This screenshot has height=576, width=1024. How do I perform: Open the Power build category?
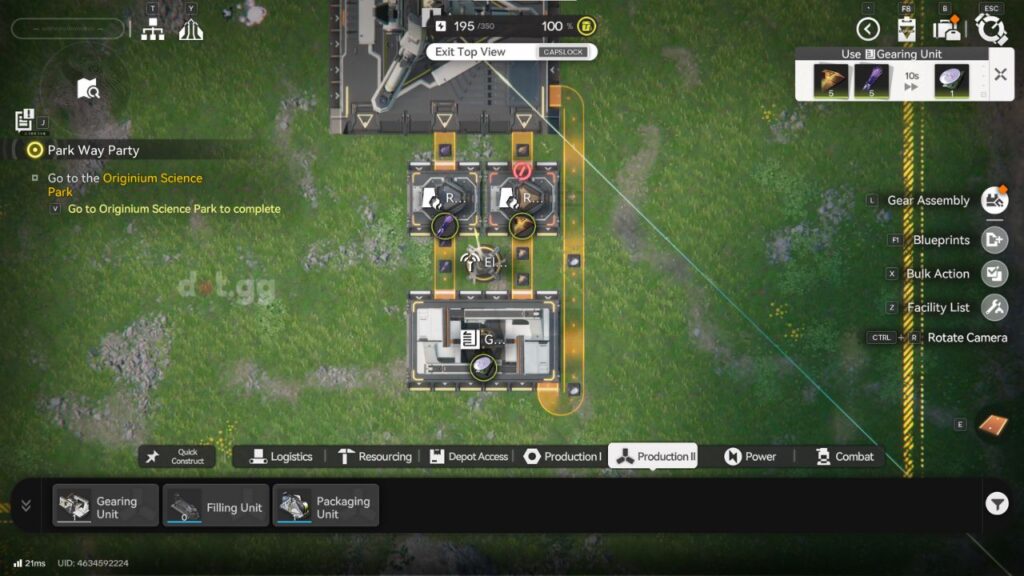(x=750, y=457)
